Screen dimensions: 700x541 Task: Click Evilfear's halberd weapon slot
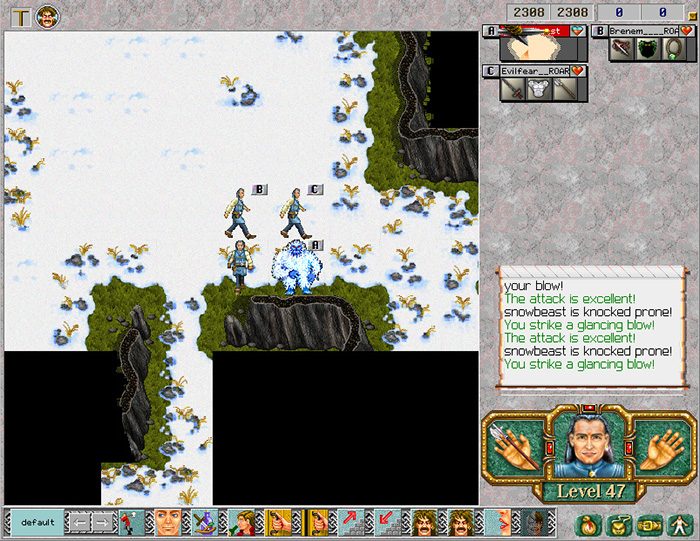pyautogui.click(x=563, y=89)
